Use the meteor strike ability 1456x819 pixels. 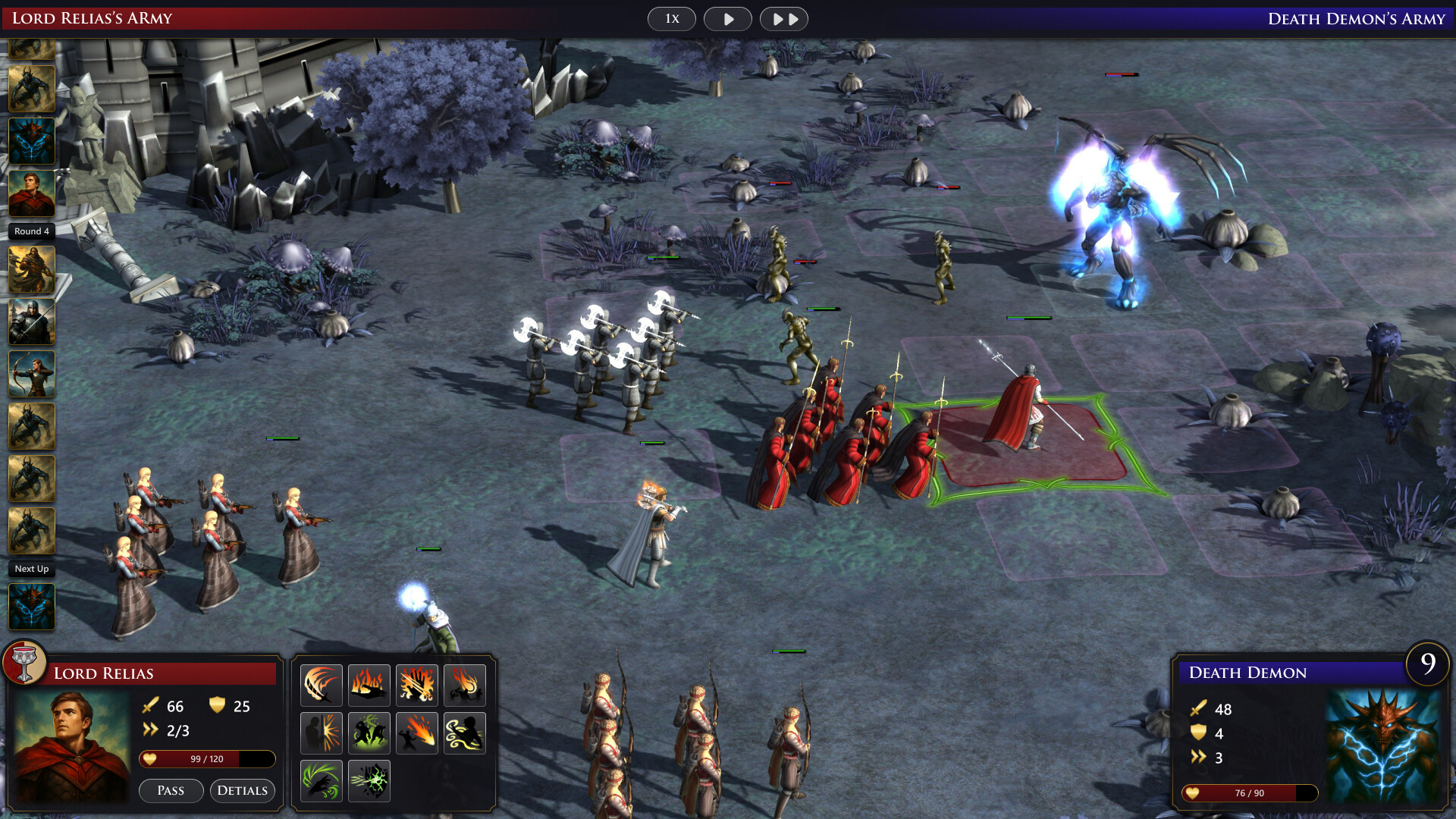pyautogui.click(x=417, y=733)
